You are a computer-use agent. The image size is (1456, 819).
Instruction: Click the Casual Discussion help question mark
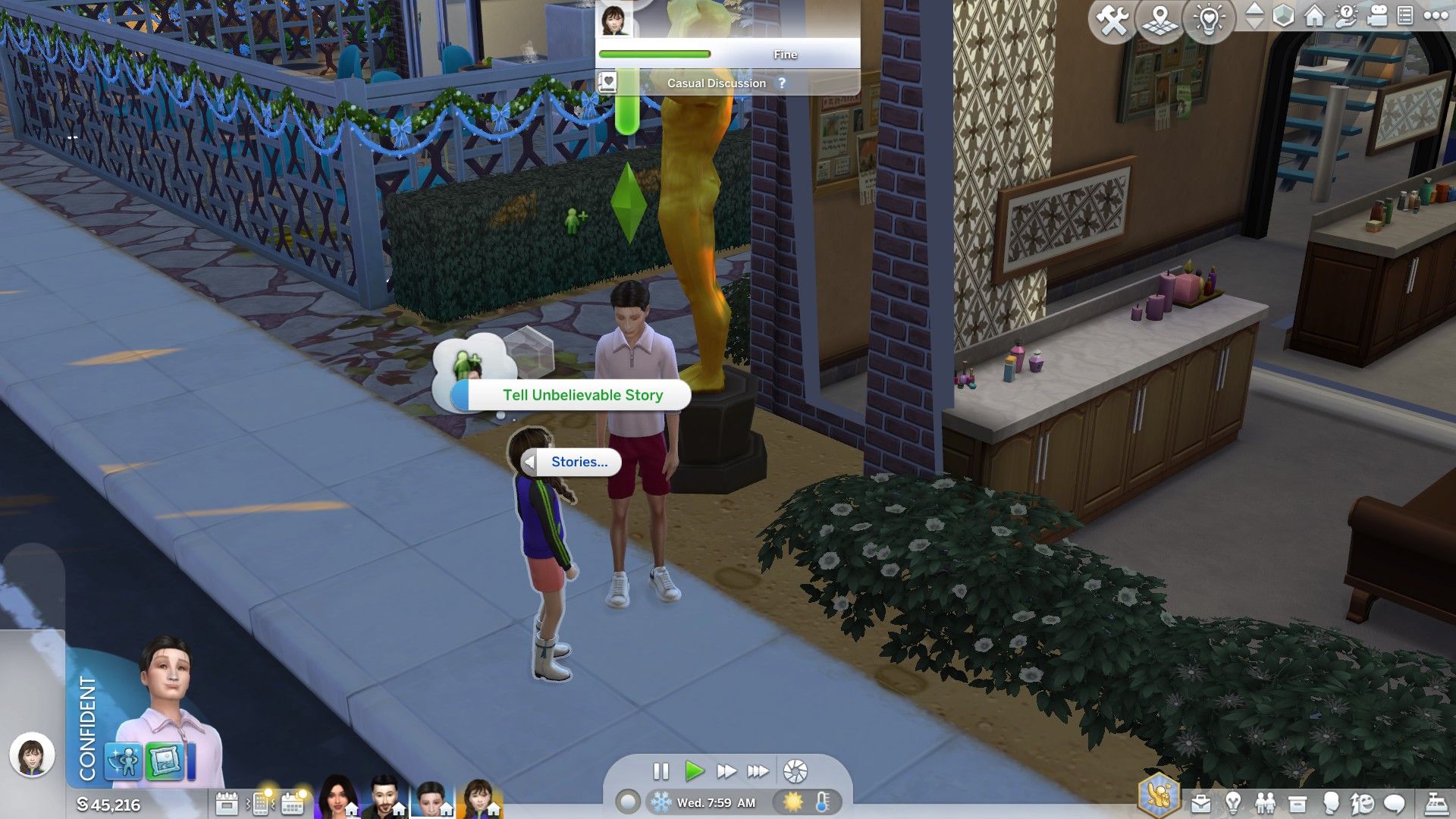pyautogui.click(x=782, y=83)
